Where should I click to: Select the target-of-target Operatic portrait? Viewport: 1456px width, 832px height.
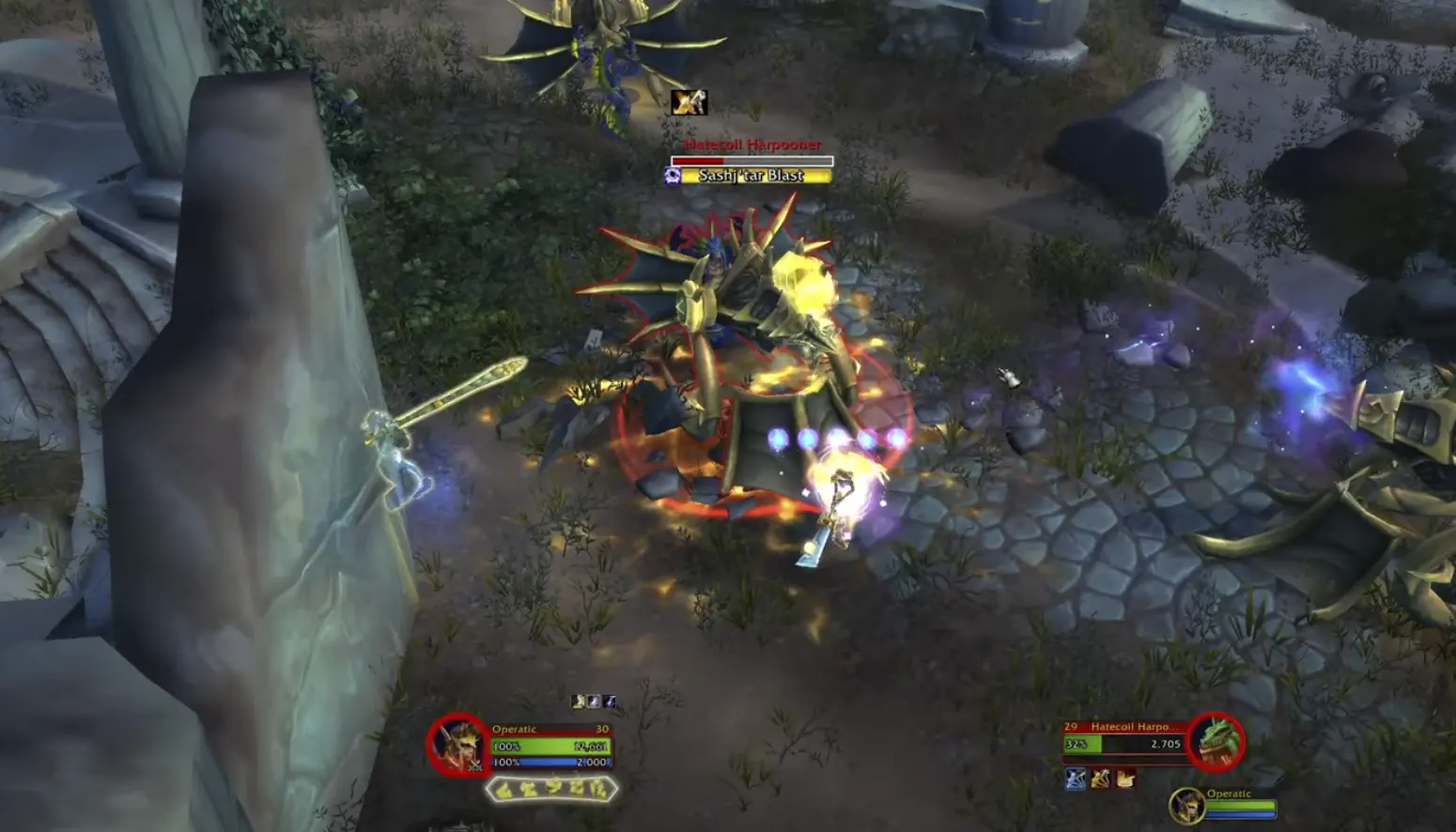[1186, 807]
